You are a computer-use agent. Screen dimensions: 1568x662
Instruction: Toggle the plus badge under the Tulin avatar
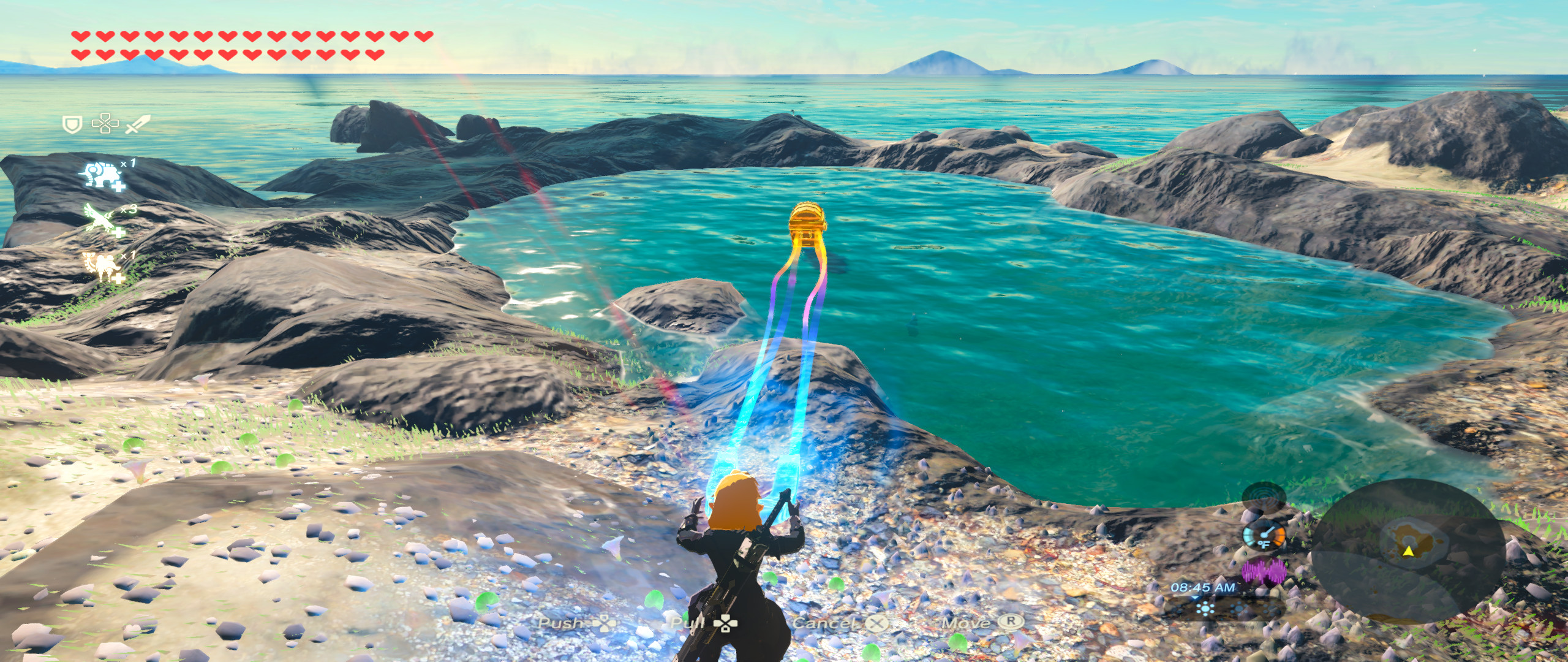tap(119, 231)
